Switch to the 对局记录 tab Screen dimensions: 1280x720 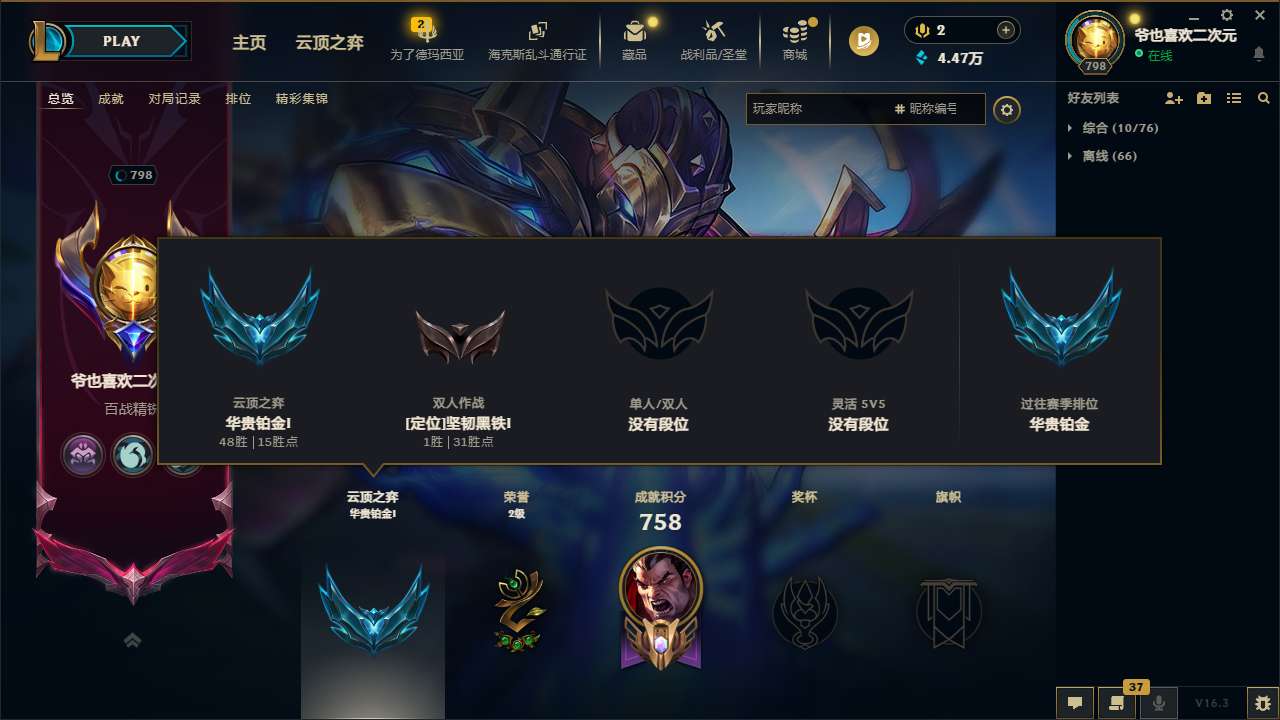(173, 98)
